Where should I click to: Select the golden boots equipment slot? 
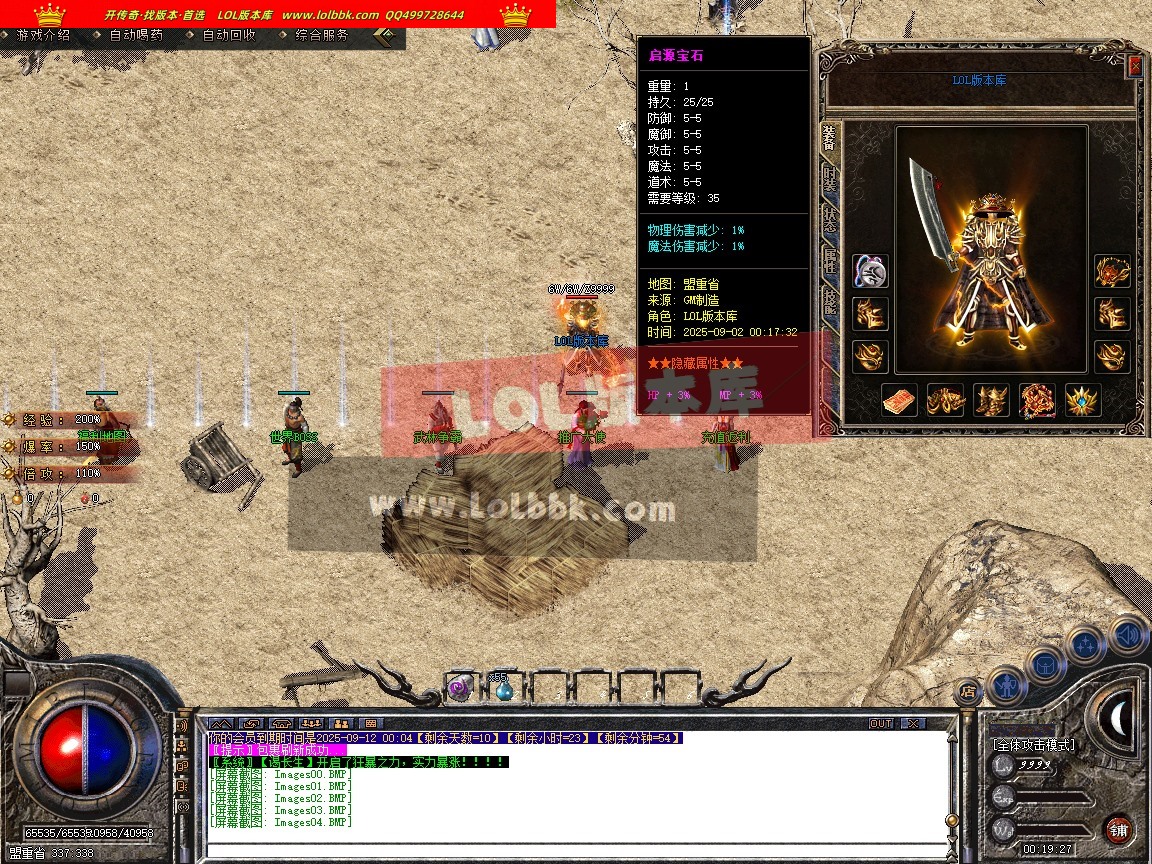coord(991,400)
